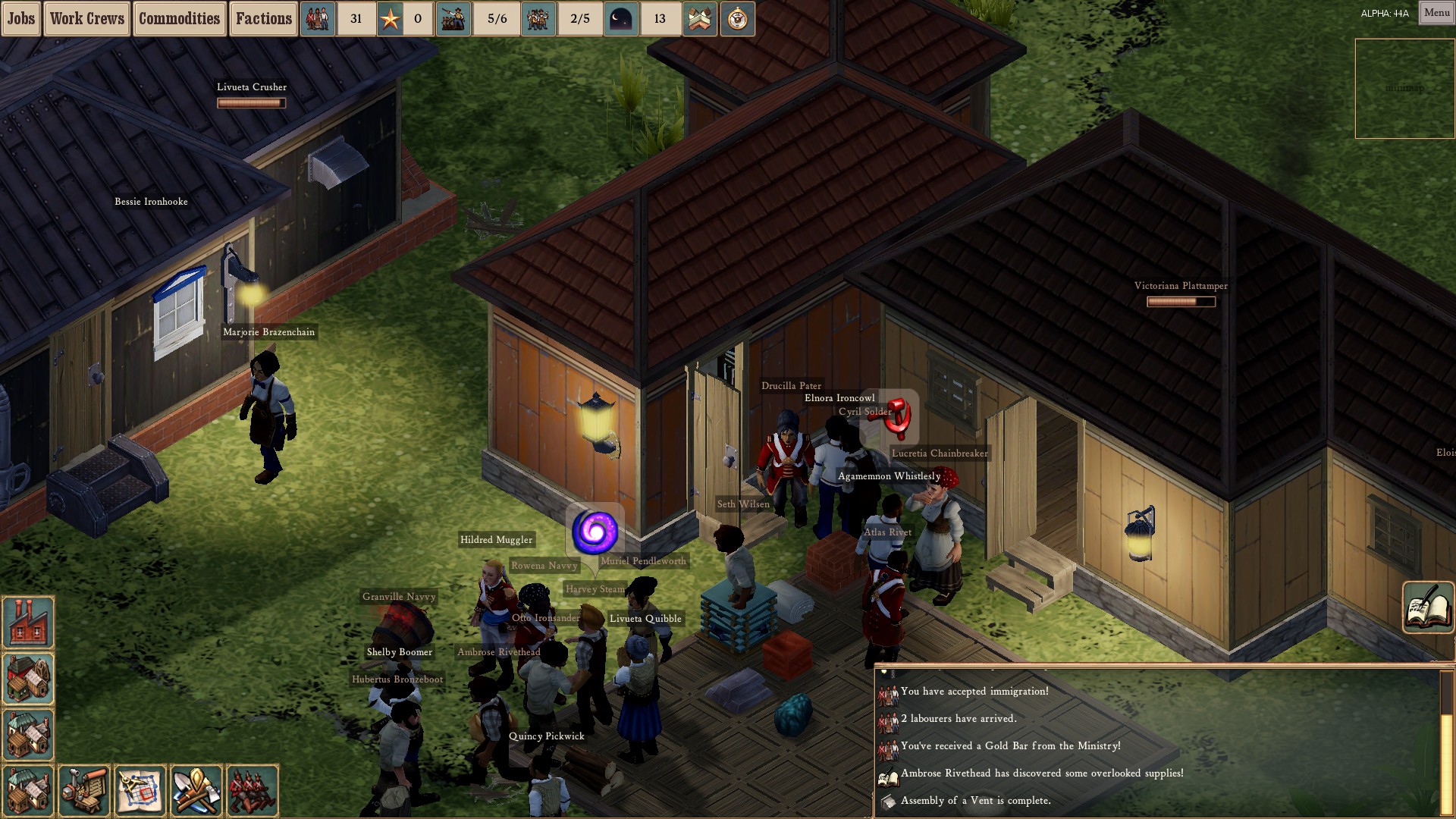This screenshot has height=819, width=1456.
Task: Open the Jobs panel
Action: click(x=21, y=19)
